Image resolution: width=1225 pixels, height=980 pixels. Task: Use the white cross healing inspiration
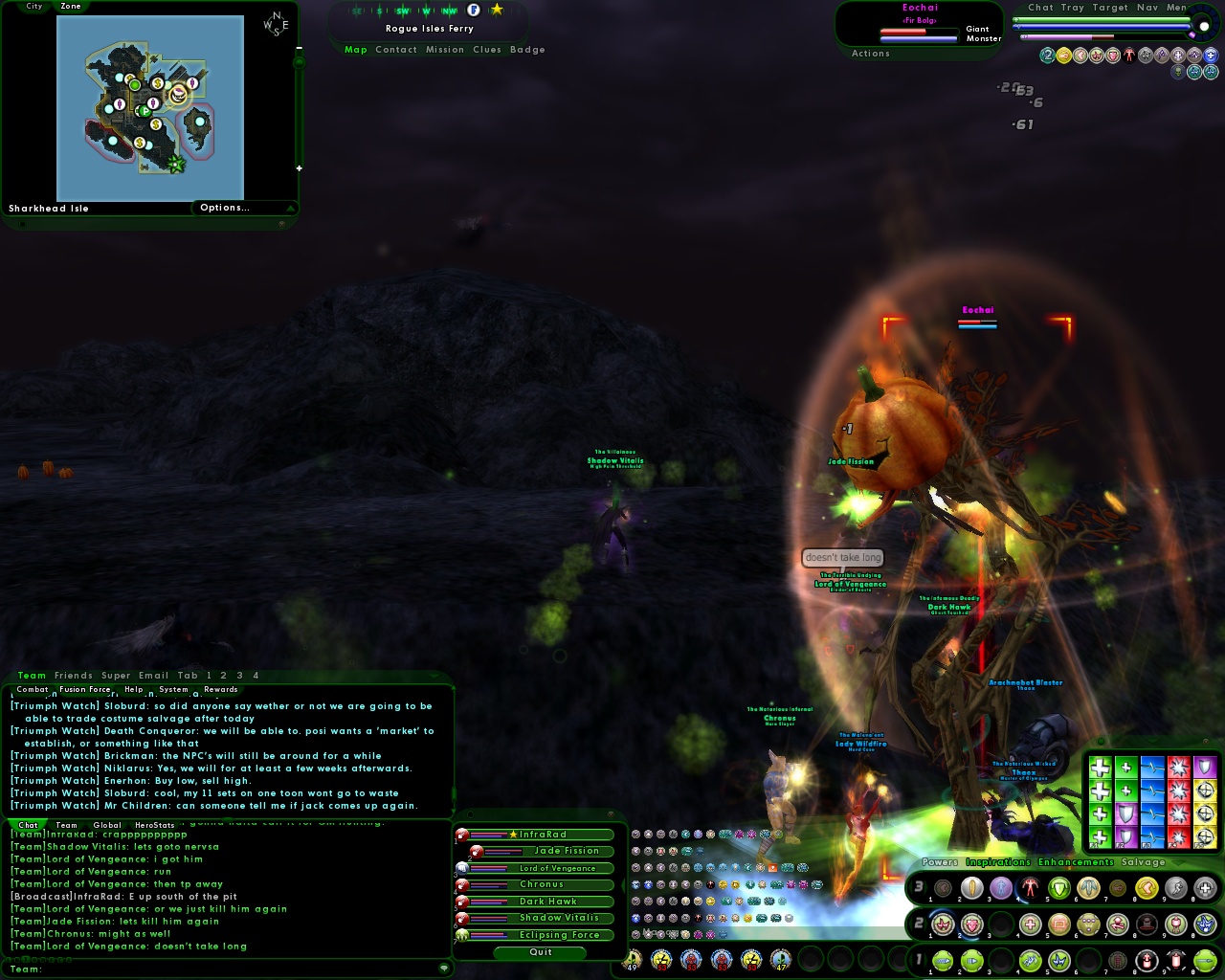(x=1101, y=768)
